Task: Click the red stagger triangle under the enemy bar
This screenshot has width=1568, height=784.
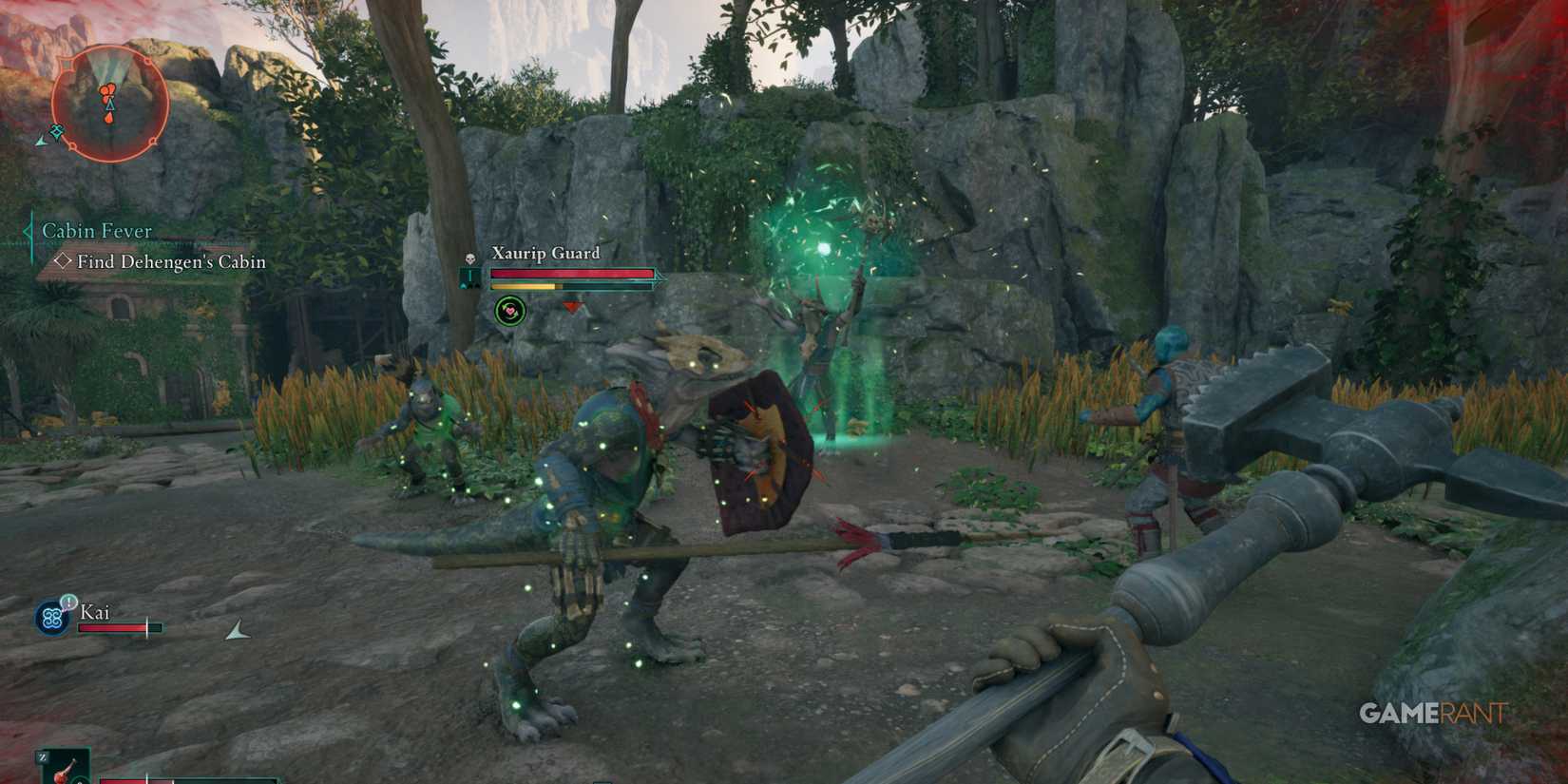Action: coord(571,307)
